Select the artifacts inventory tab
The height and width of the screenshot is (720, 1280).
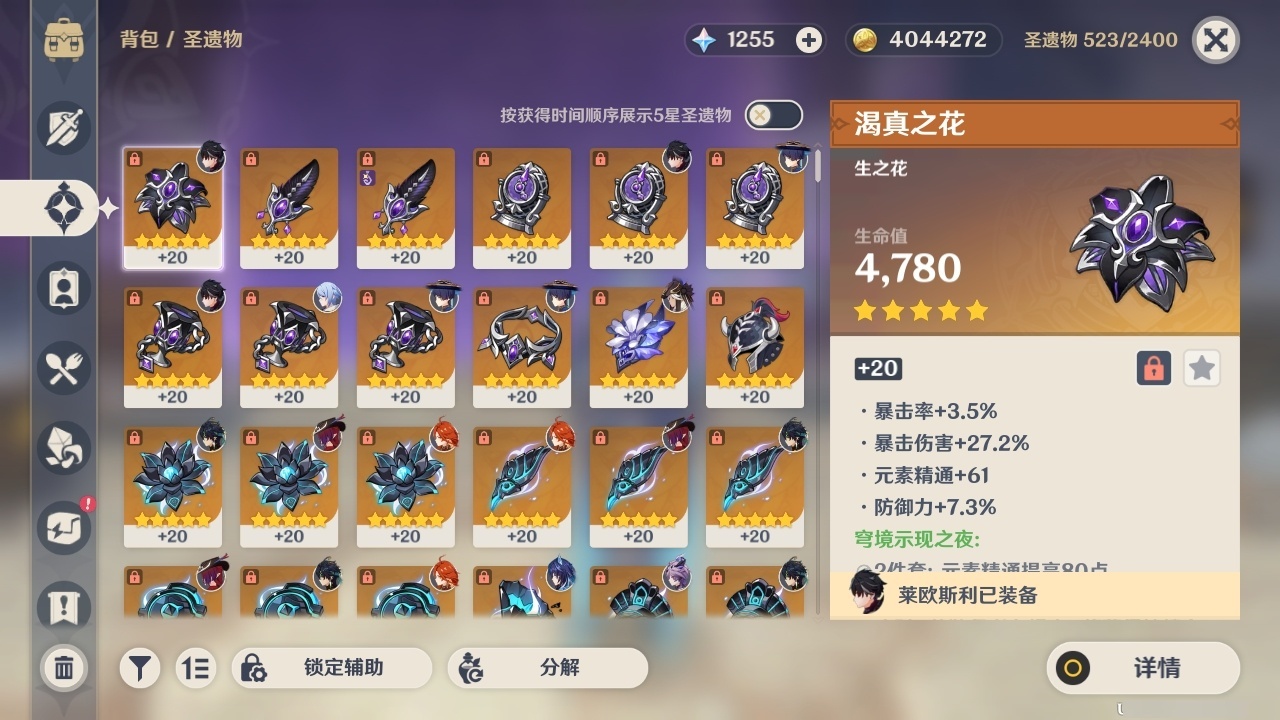click(x=63, y=208)
